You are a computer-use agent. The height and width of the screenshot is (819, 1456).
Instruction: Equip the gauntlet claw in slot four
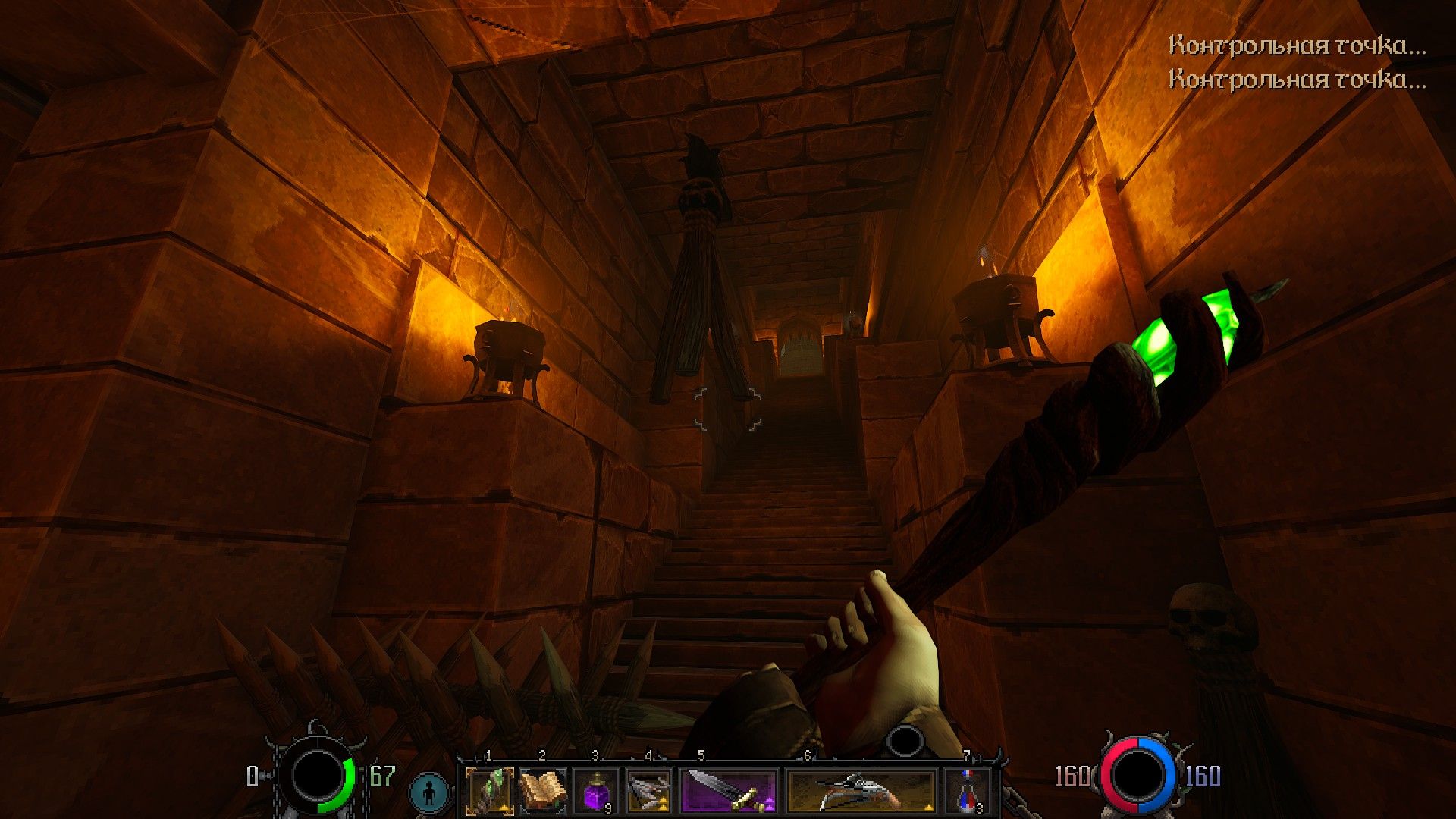649,791
